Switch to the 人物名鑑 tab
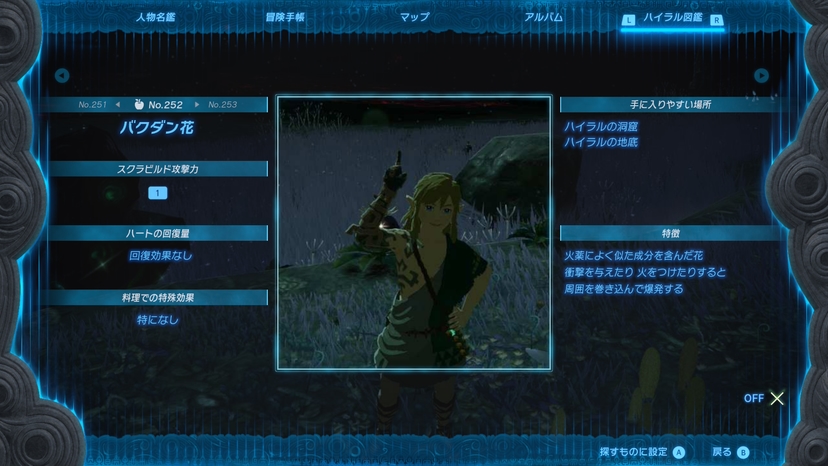Image resolution: width=828 pixels, height=466 pixels. click(155, 17)
